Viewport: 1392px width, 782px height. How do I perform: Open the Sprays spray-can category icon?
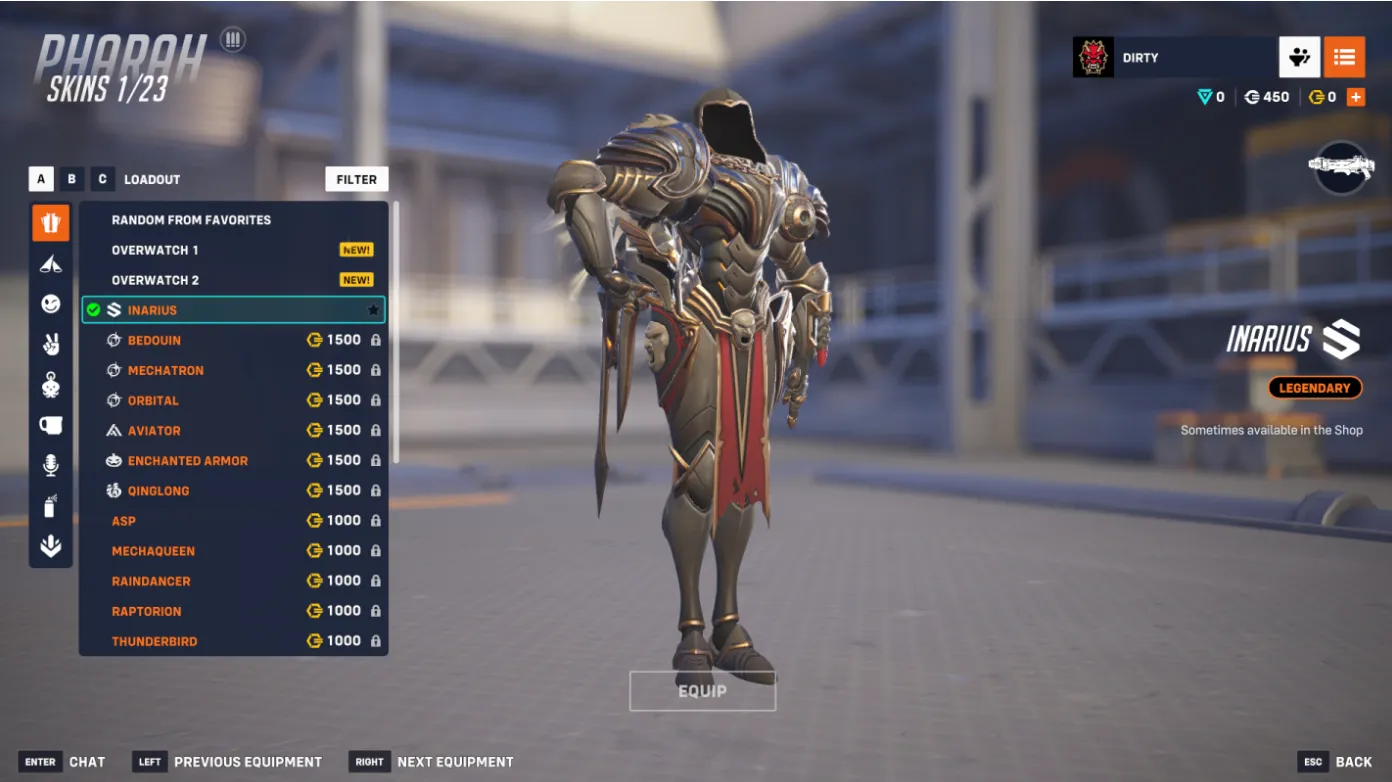click(x=50, y=506)
